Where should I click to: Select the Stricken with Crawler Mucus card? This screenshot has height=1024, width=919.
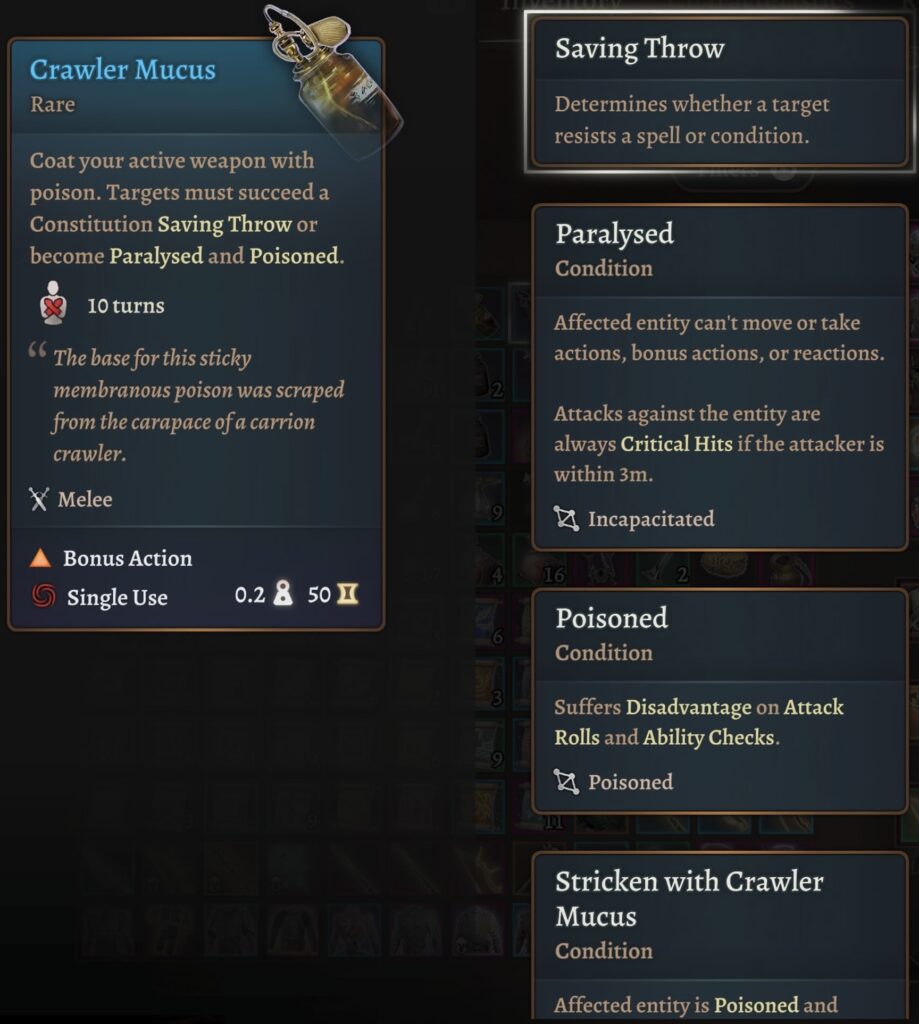[718, 935]
